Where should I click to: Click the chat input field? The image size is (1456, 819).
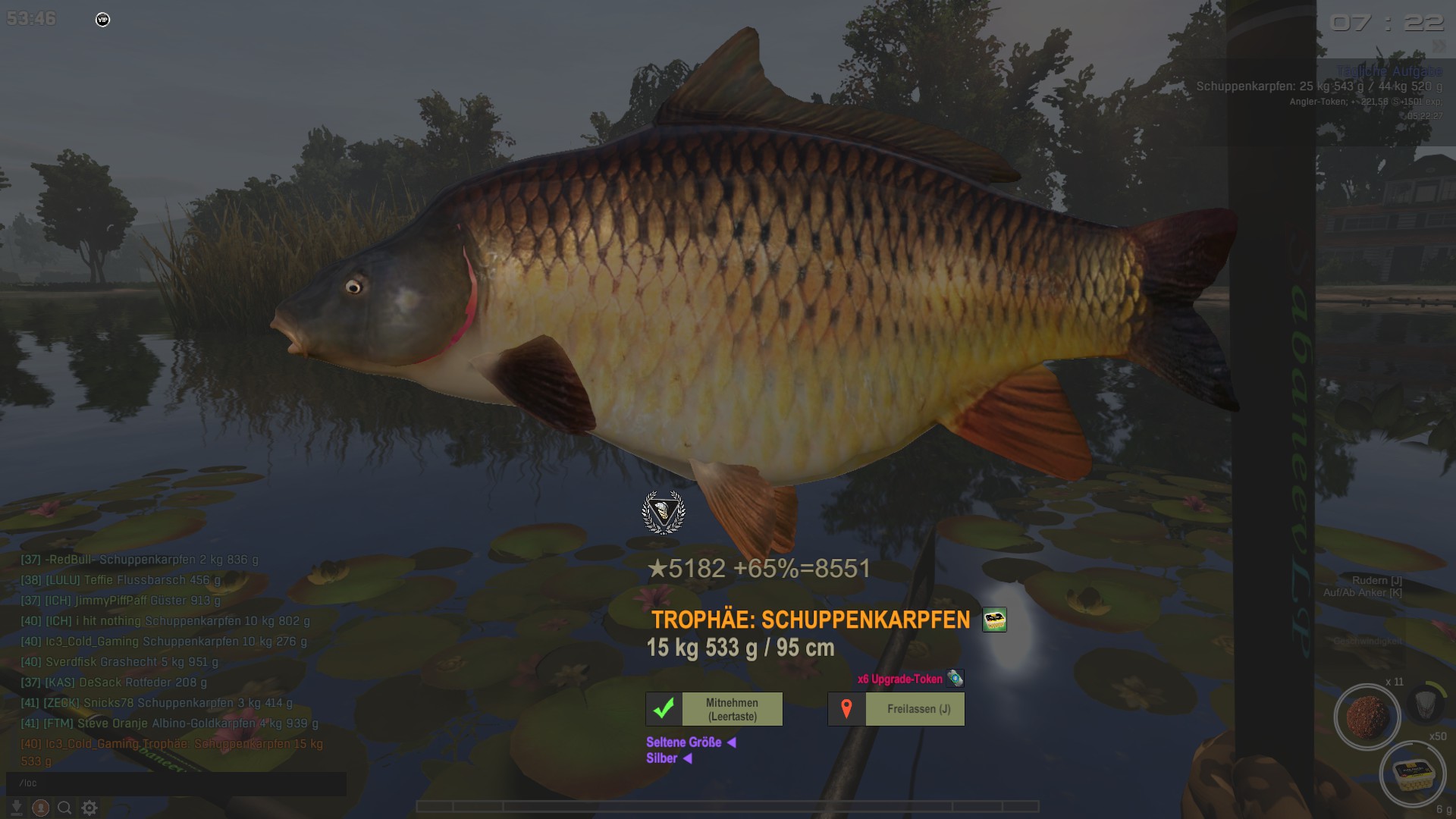point(176,783)
